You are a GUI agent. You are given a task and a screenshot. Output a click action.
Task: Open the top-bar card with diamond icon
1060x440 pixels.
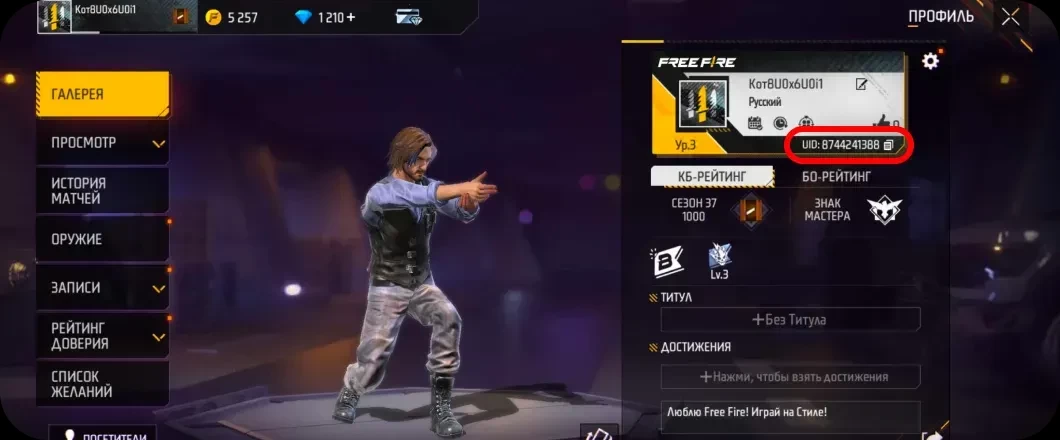coord(408,17)
